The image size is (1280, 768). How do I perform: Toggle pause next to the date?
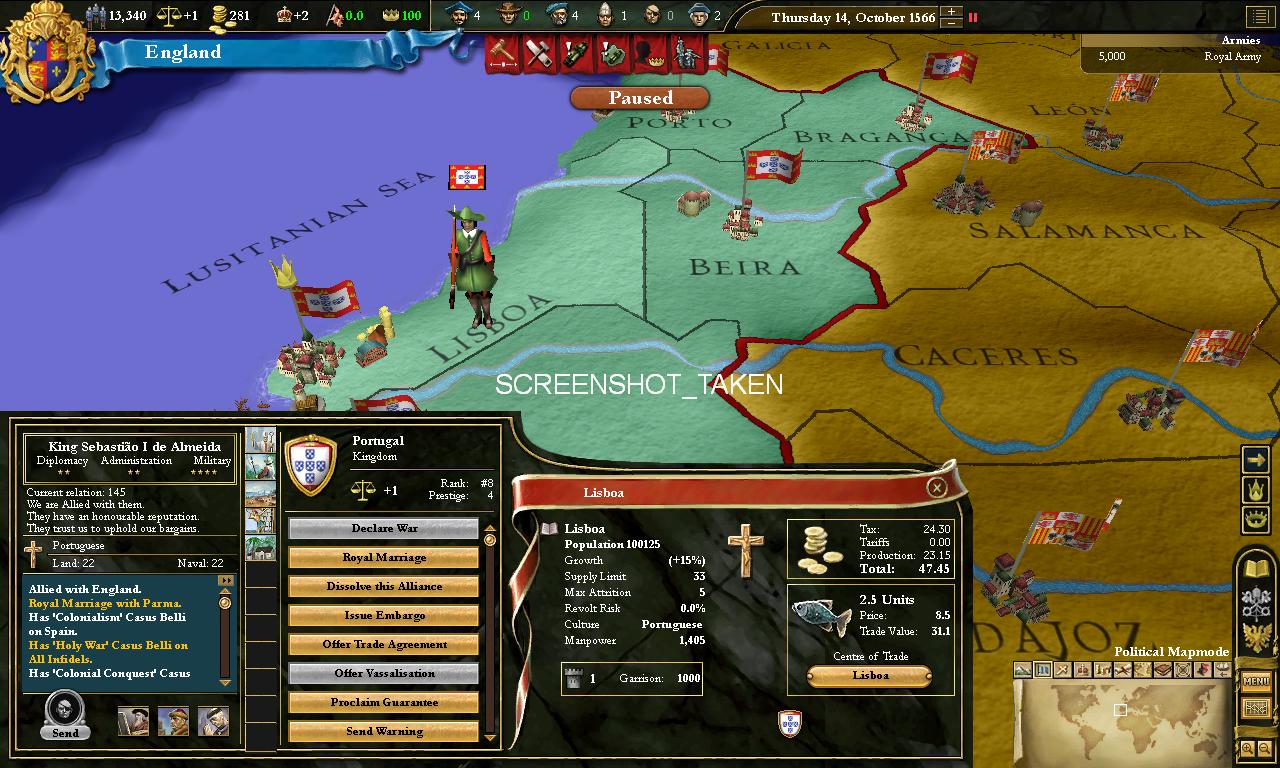click(x=973, y=17)
